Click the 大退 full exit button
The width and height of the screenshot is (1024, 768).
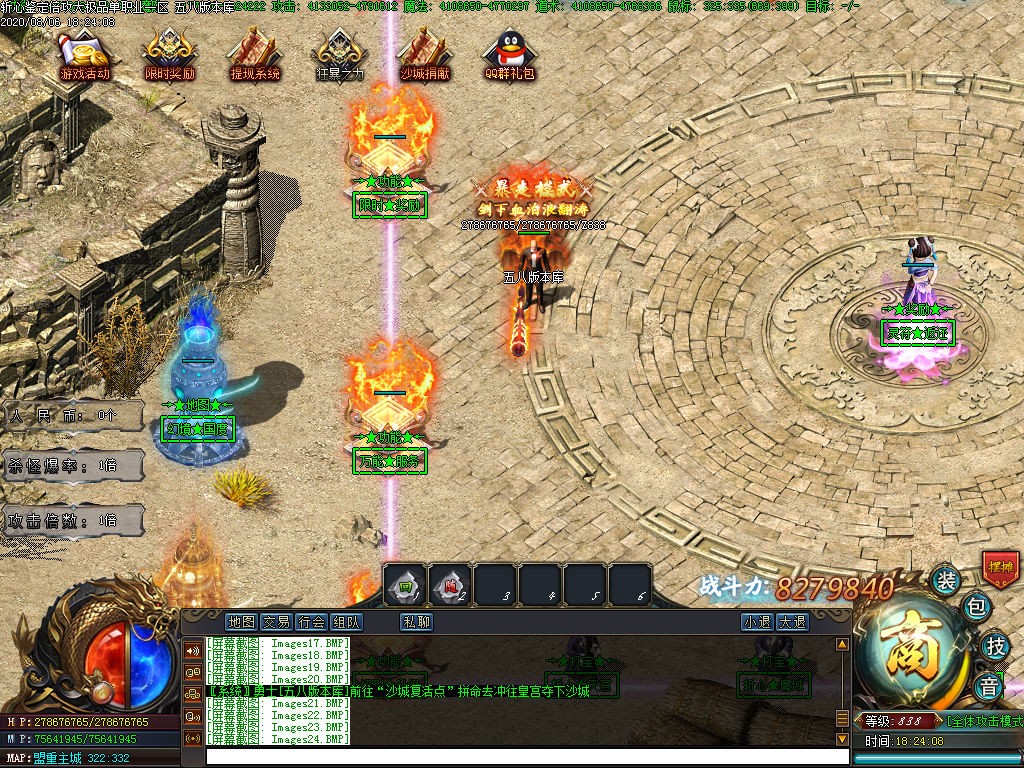point(792,621)
